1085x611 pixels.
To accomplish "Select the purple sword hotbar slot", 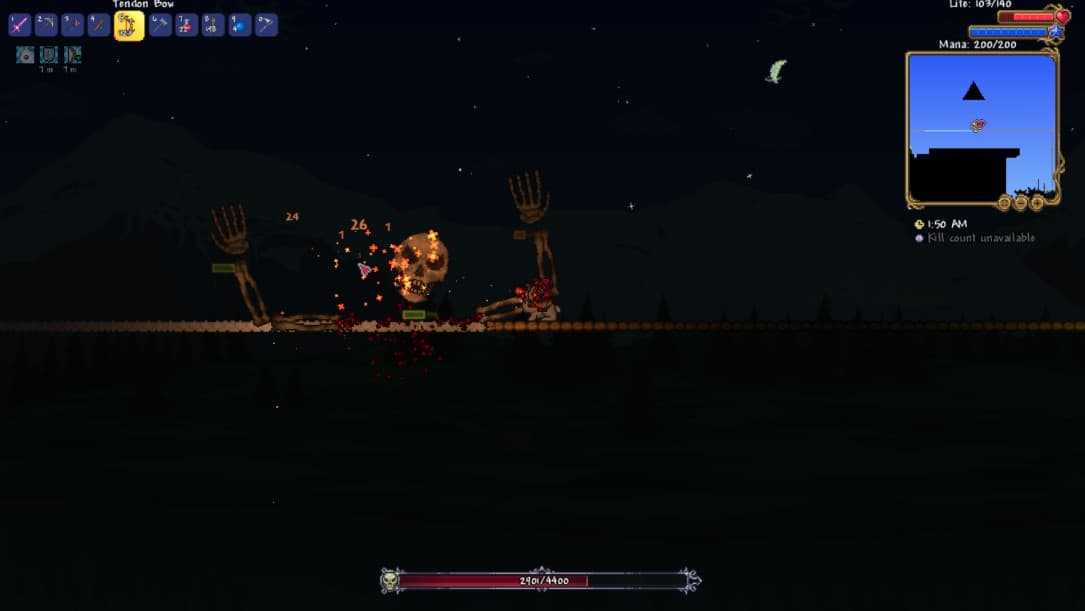I will 19,25.
